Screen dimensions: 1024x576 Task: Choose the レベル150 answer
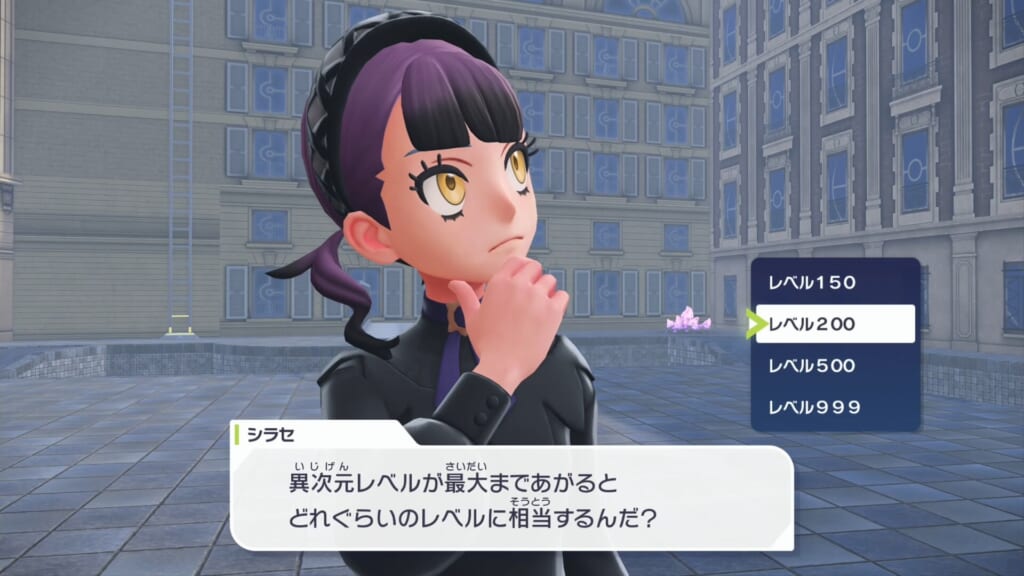834,282
